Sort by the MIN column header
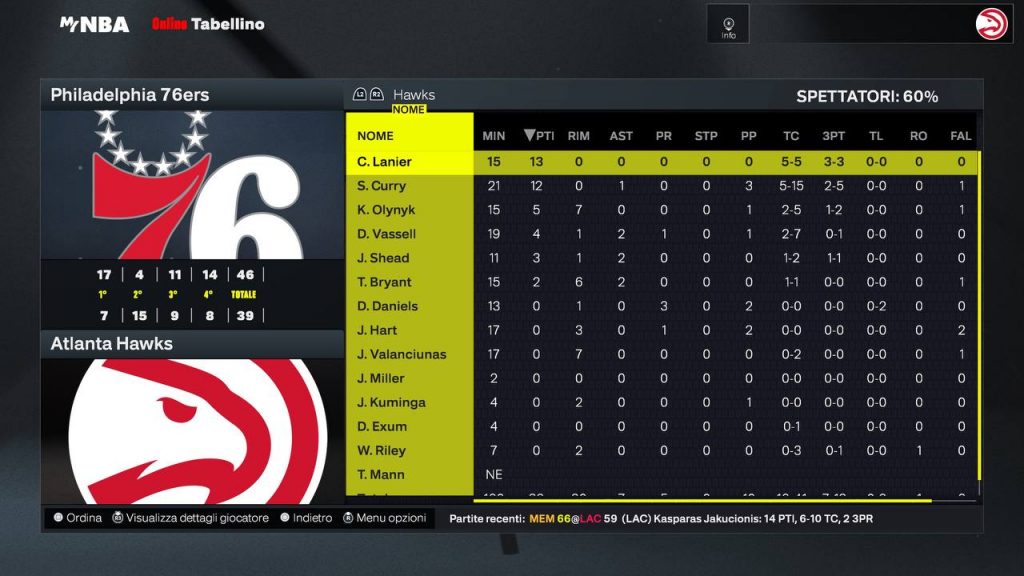 494,136
